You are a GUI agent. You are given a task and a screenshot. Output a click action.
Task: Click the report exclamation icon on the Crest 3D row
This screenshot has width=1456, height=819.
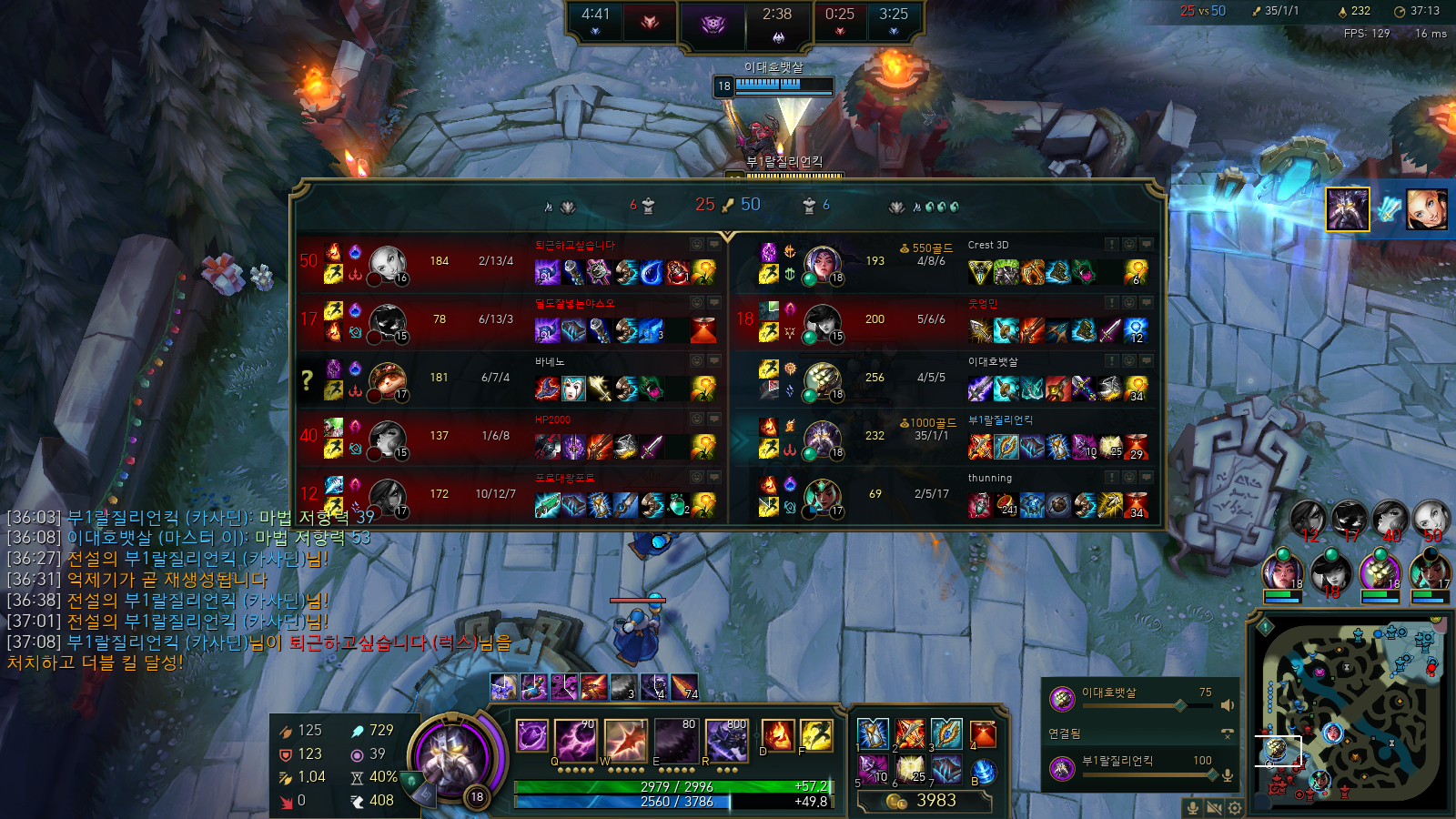pos(1111,244)
